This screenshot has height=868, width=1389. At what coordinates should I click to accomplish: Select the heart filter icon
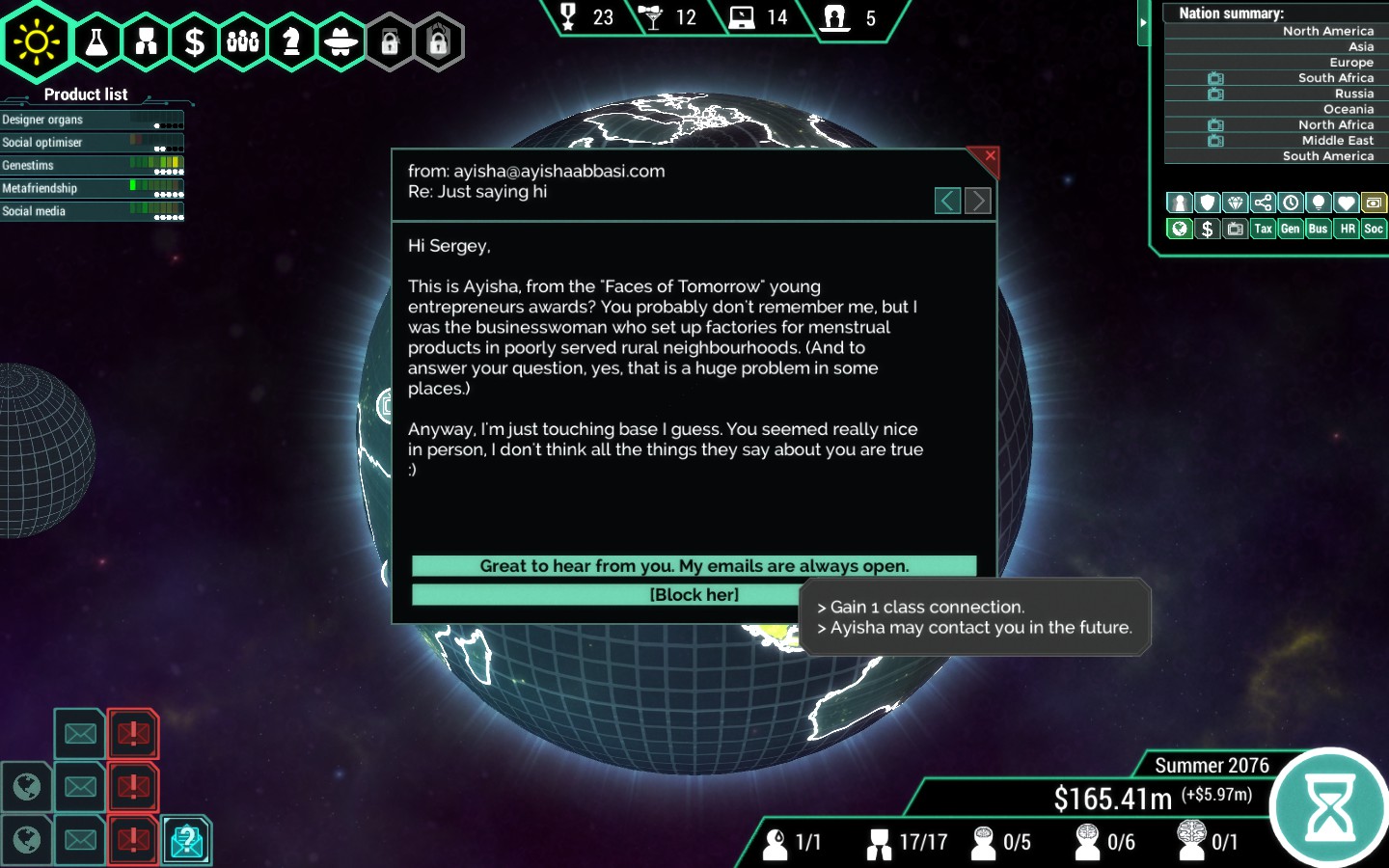(x=1346, y=203)
